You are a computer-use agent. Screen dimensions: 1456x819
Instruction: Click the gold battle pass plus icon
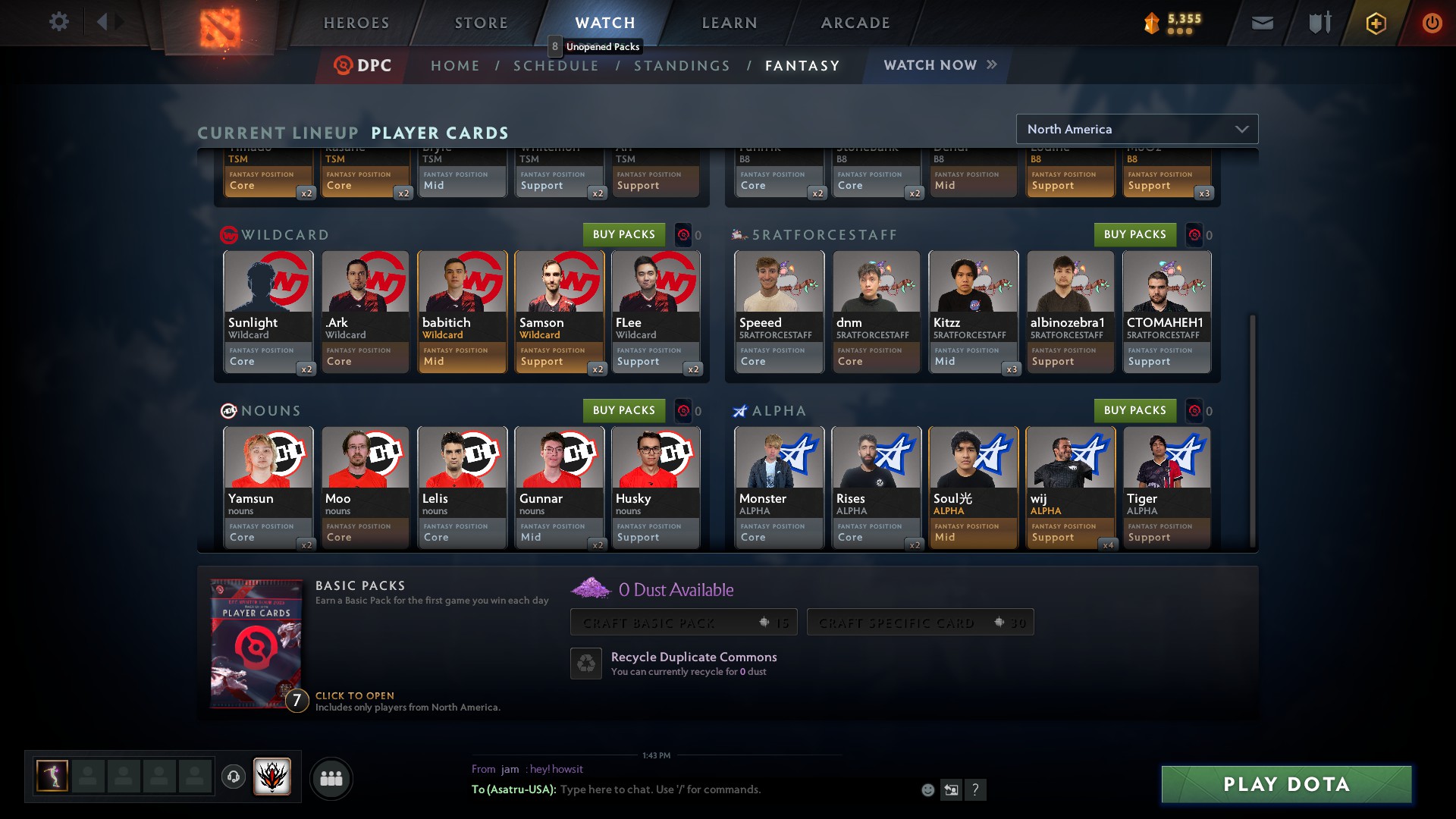click(1376, 23)
